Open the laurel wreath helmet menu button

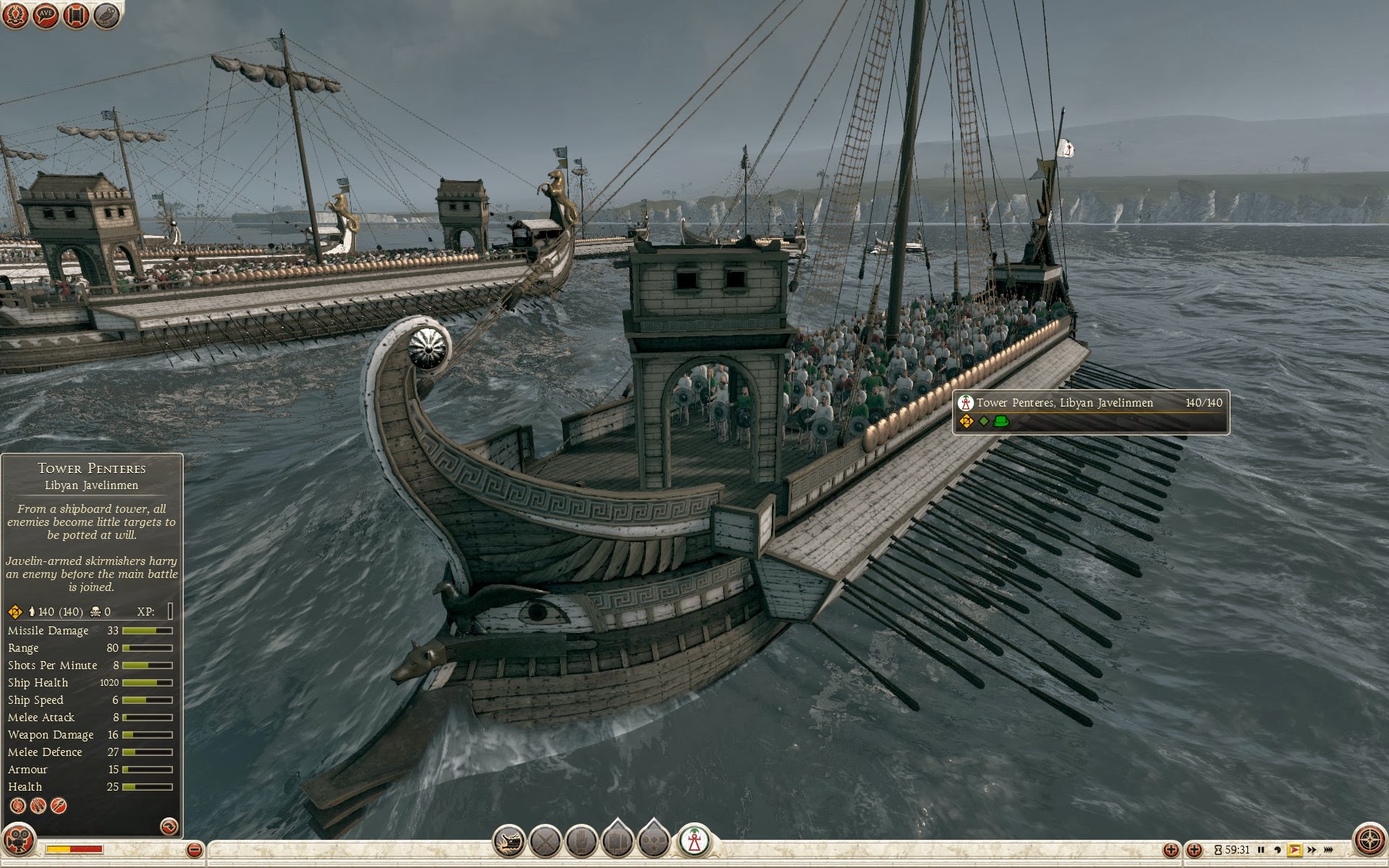coord(15,15)
